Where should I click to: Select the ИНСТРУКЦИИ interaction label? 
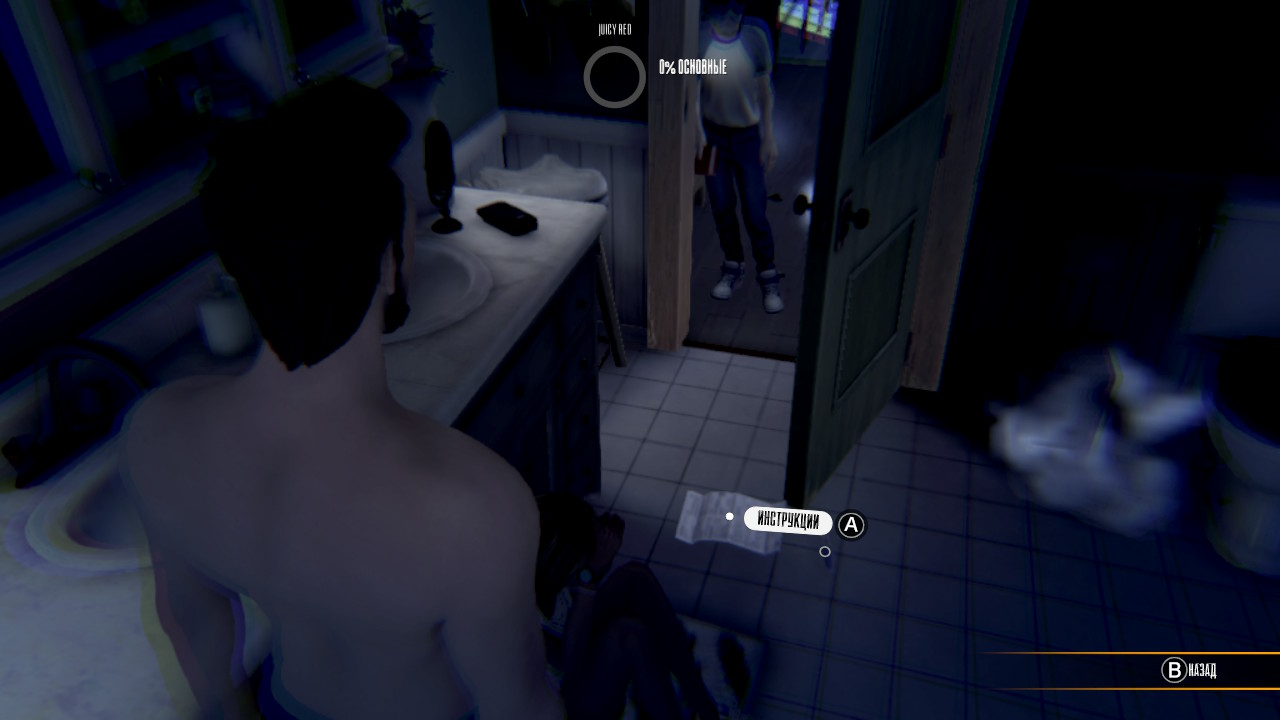(788, 521)
